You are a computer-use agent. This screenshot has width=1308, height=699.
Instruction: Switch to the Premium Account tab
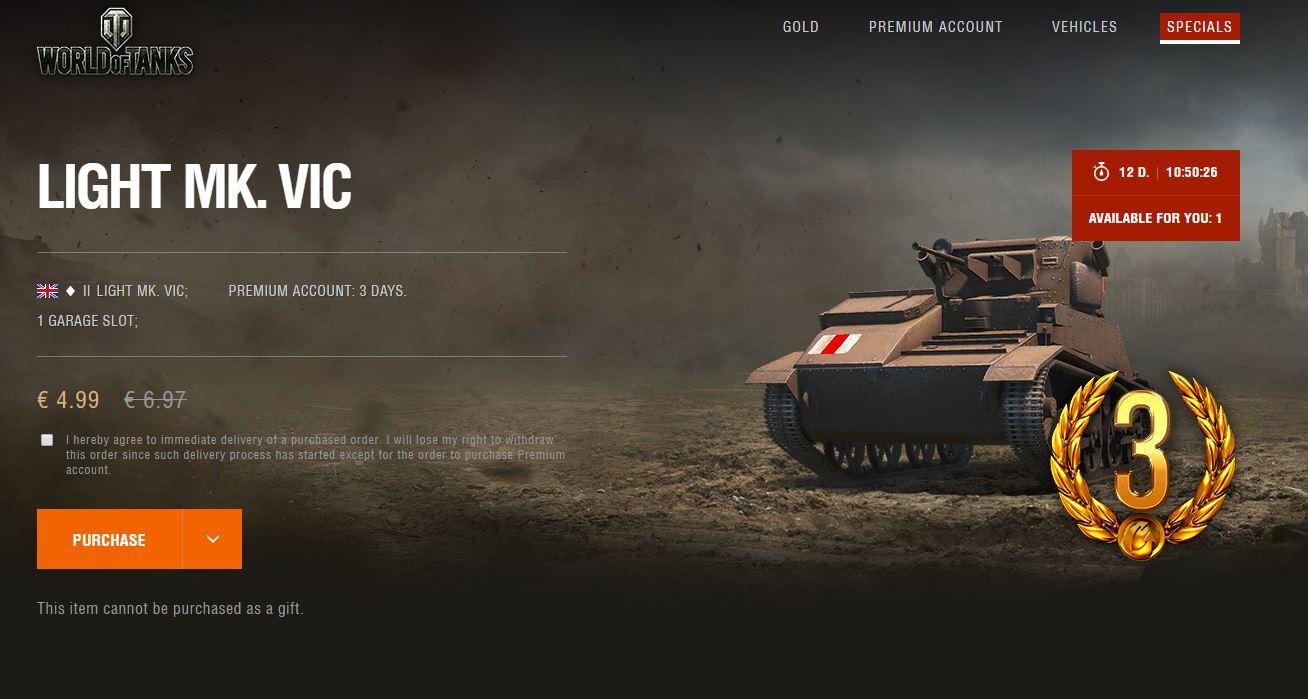point(935,27)
